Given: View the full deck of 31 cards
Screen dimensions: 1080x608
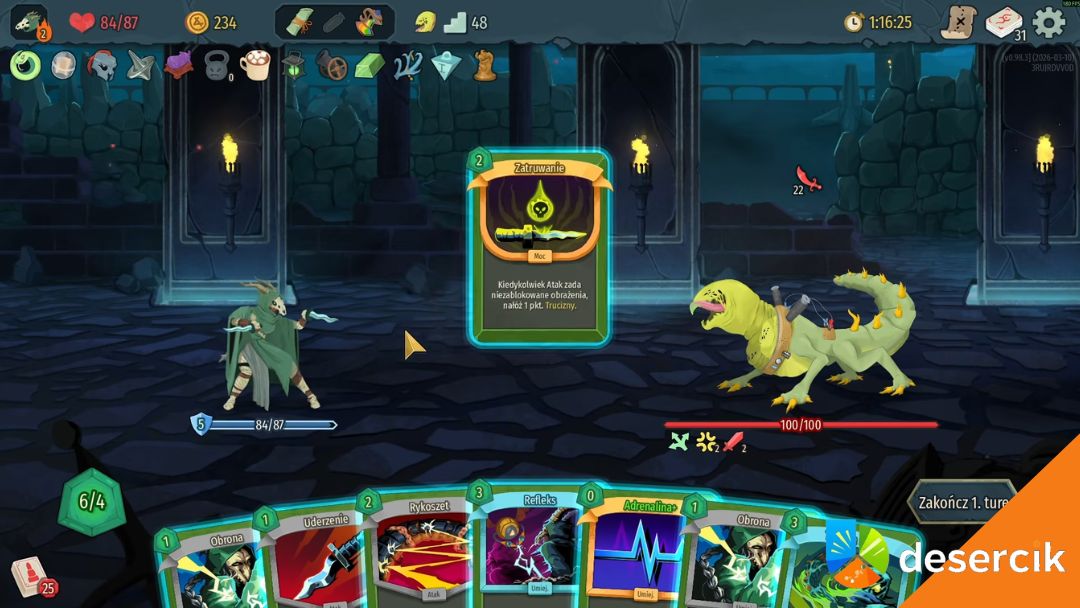Looking at the screenshot, I should (x=1004, y=23).
